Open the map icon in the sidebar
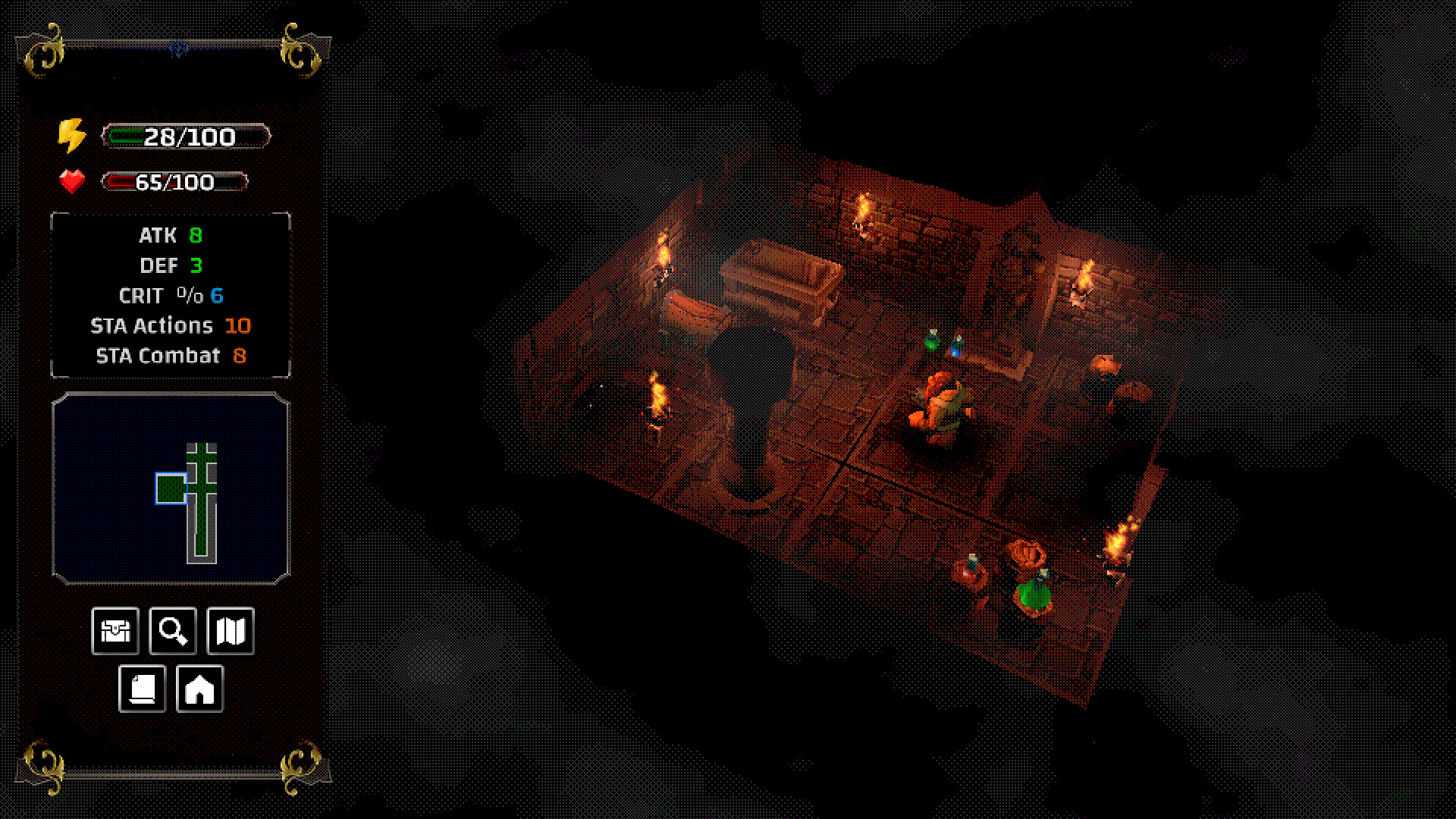The image size is (1456, 819). (231, 630)
